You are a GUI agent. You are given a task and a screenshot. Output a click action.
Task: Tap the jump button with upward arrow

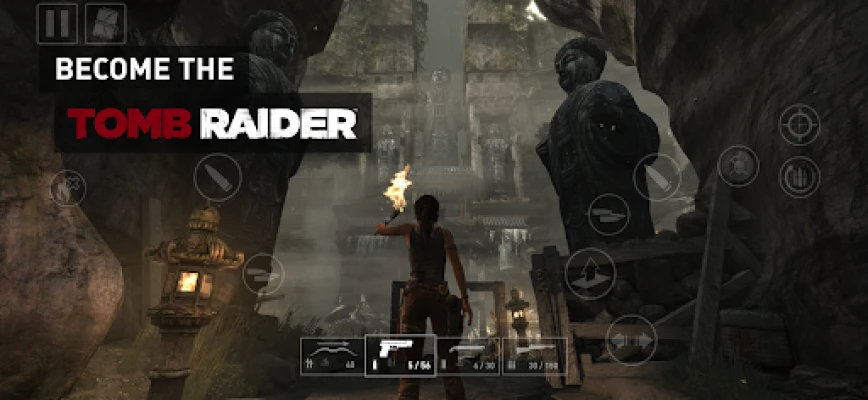click(x=590, y=273)
